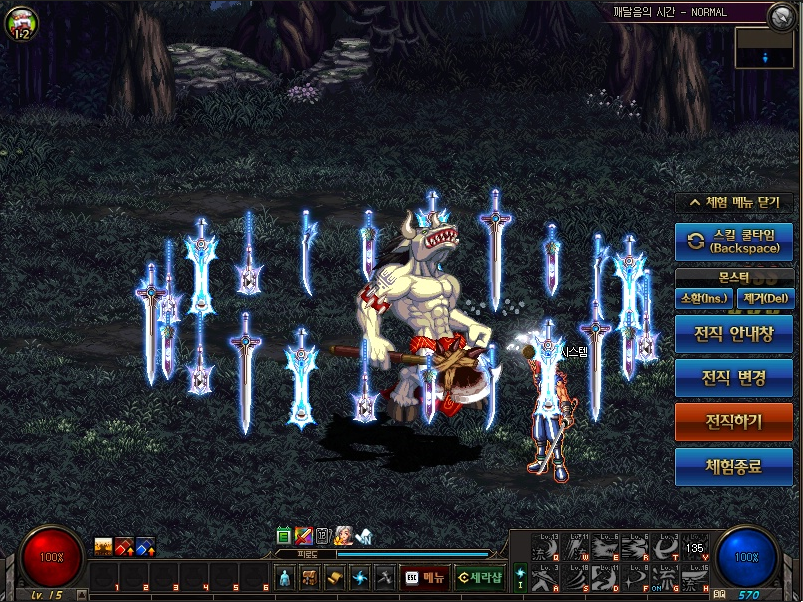
Task: Collapse the 체험 메뉴 닫기 panel
Action: coord(734,202)
